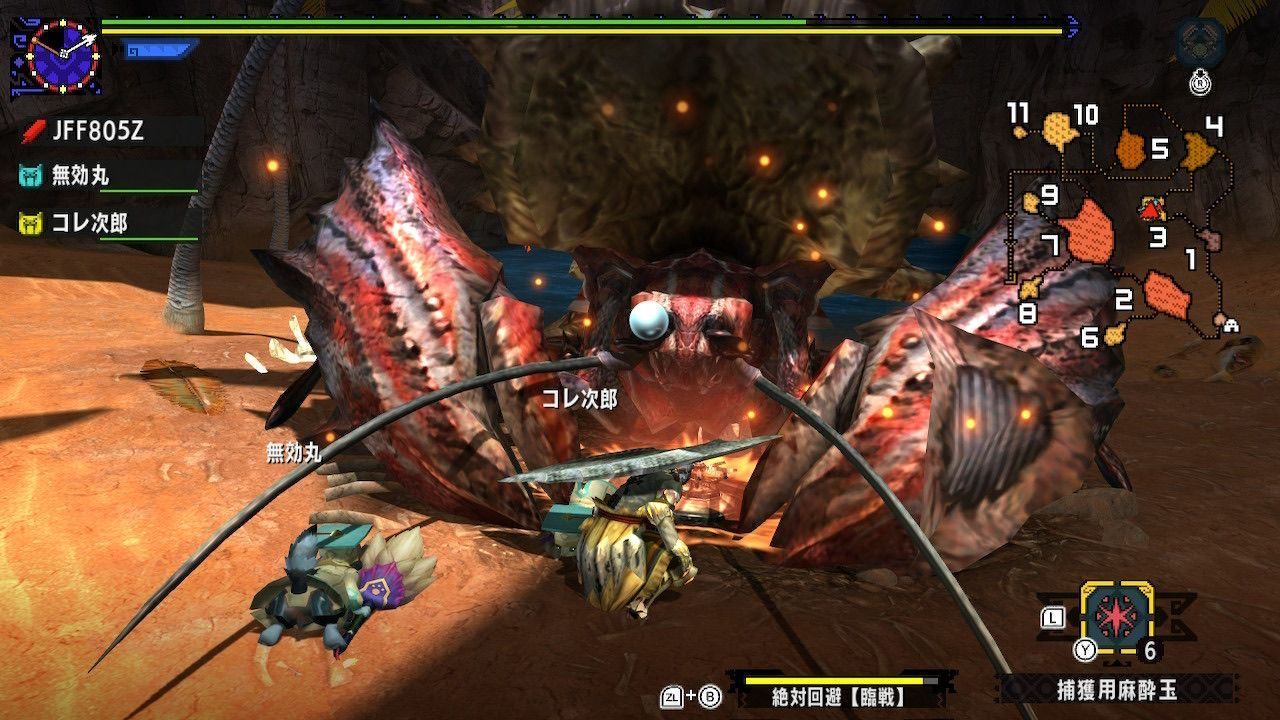The image size is (1280, 720).
Task: Pick area 10 on the minimap
Action: click(1058, 129)
